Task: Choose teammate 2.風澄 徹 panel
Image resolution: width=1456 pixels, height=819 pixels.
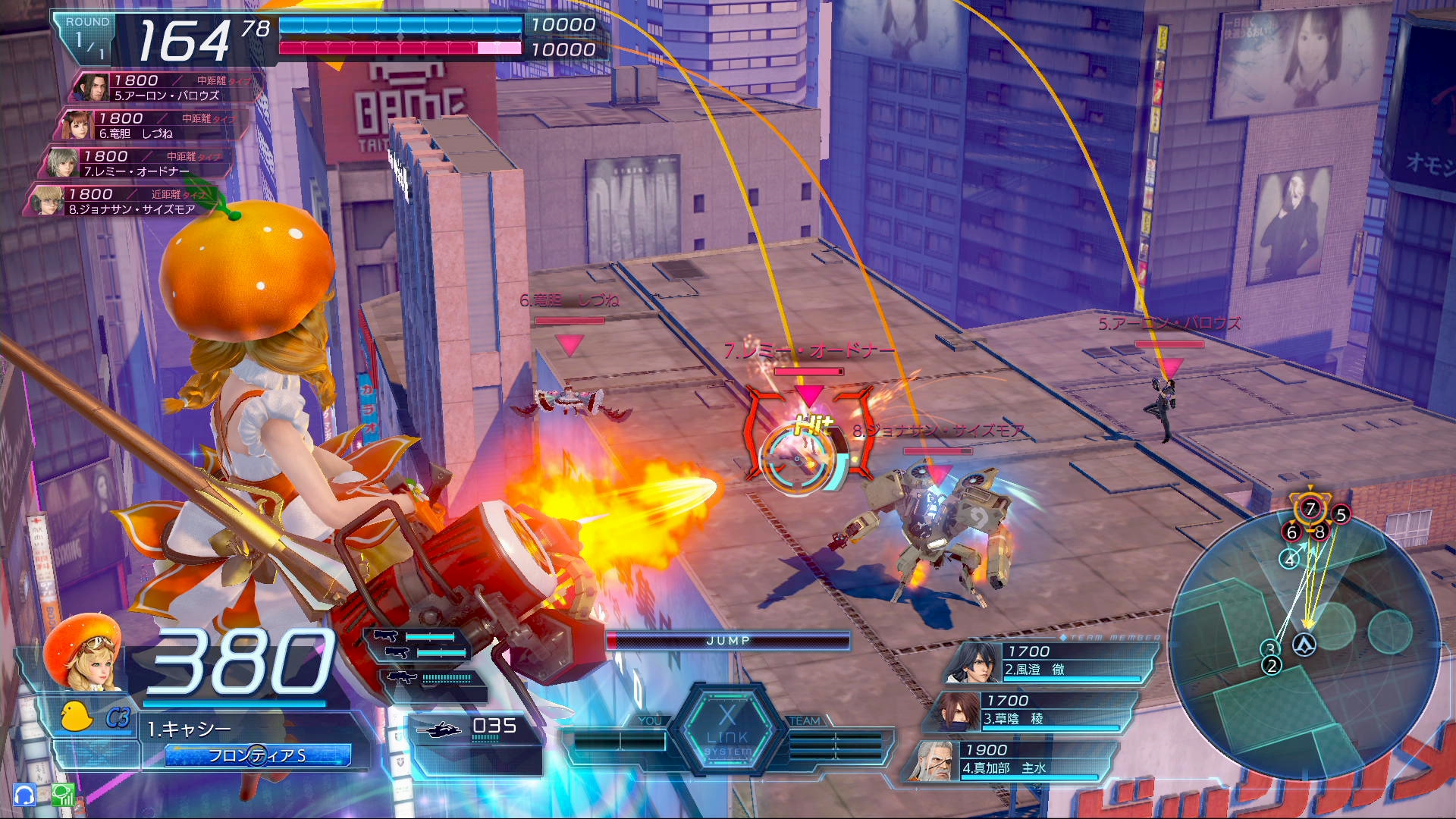Action: [1050, 661]
